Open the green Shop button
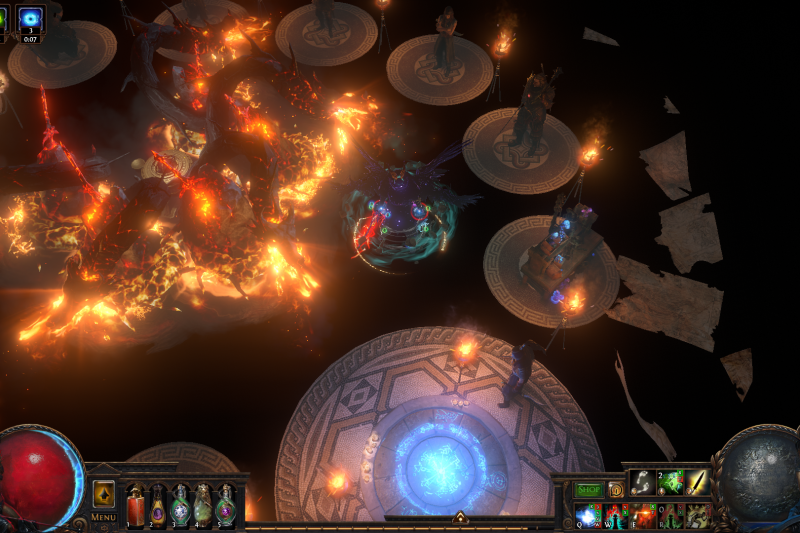Image resolution: width=800 pixels, height=533 pixels. pyautogui.click(x=588, y=489)
